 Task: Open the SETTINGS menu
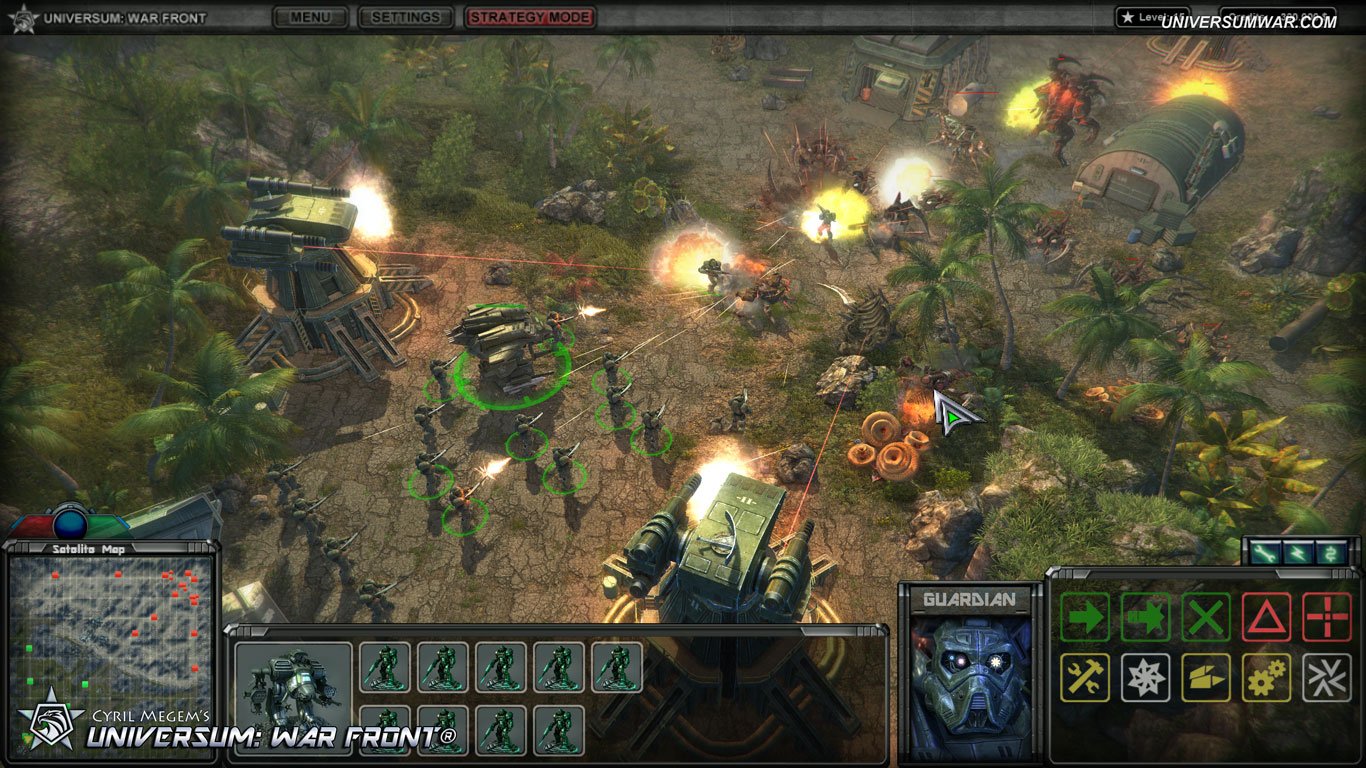click(404, 17)
